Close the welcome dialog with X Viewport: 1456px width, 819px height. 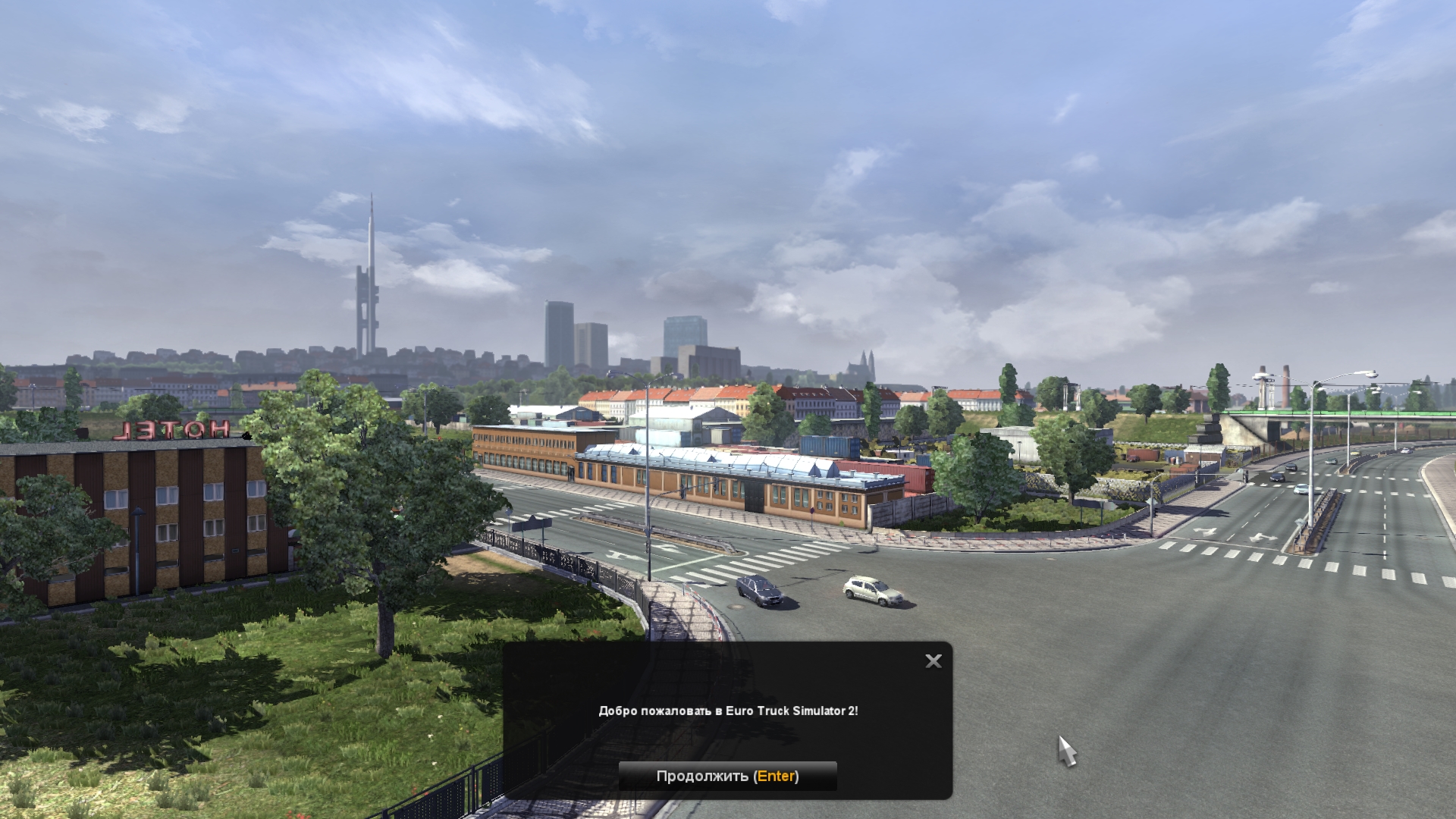pyautogui.click(x=934, y=661)
